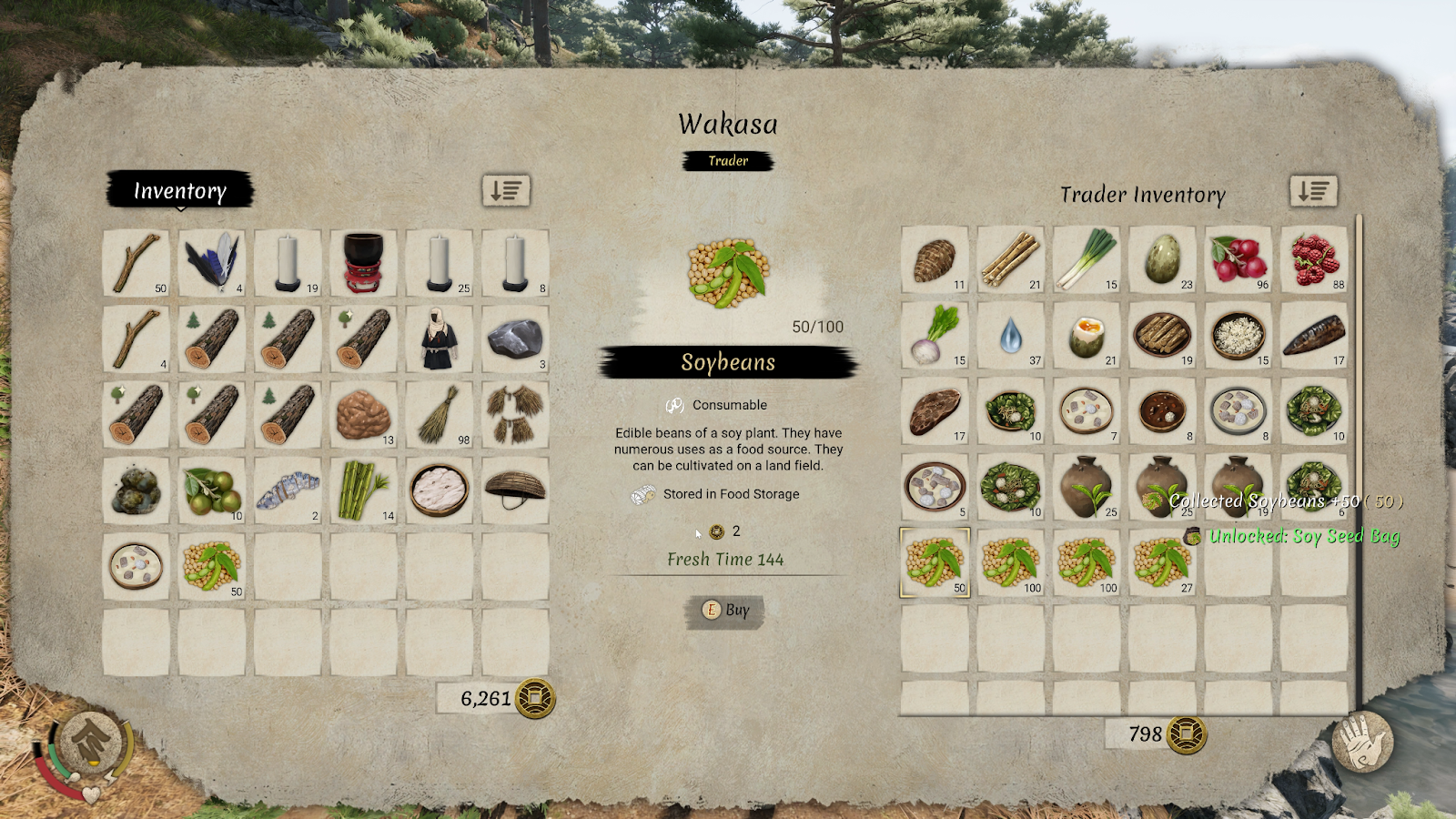
Task: Select trader's soybeans stack of 27
Action: click(1162, 563)
